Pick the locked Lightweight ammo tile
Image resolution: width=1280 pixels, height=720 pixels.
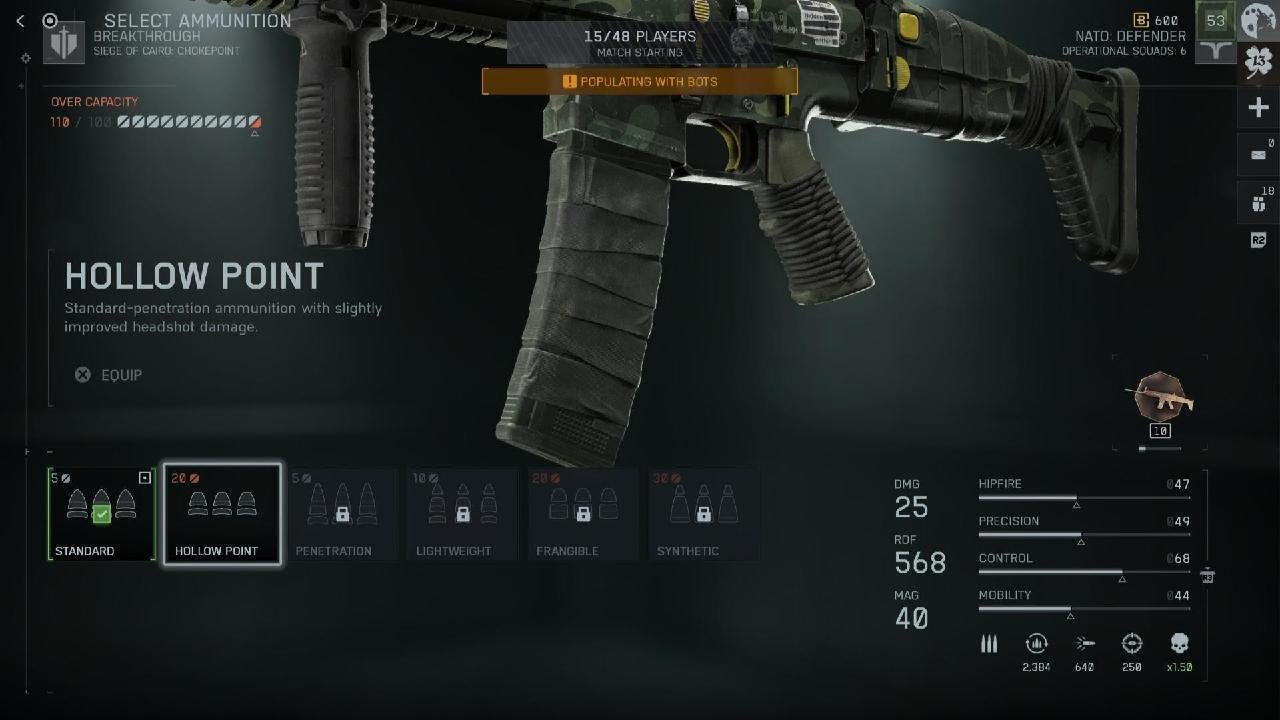point(462,514)
